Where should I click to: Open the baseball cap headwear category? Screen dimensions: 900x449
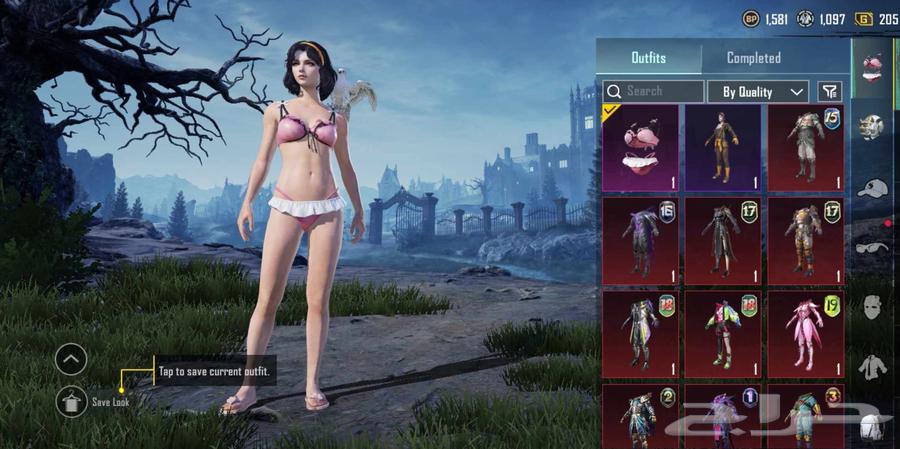click(x=873, y=188)
